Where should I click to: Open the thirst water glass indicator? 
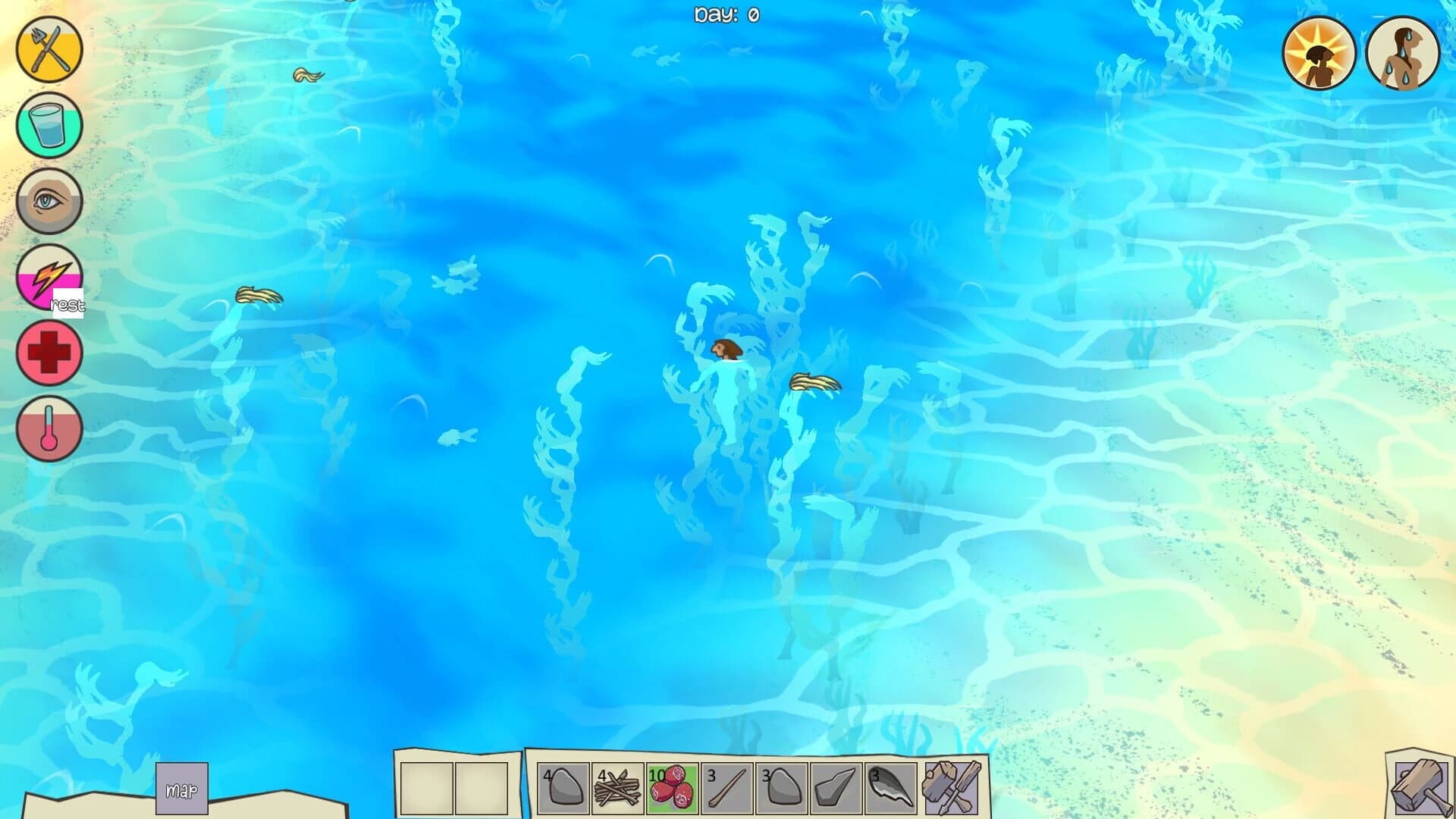[47, 125]
